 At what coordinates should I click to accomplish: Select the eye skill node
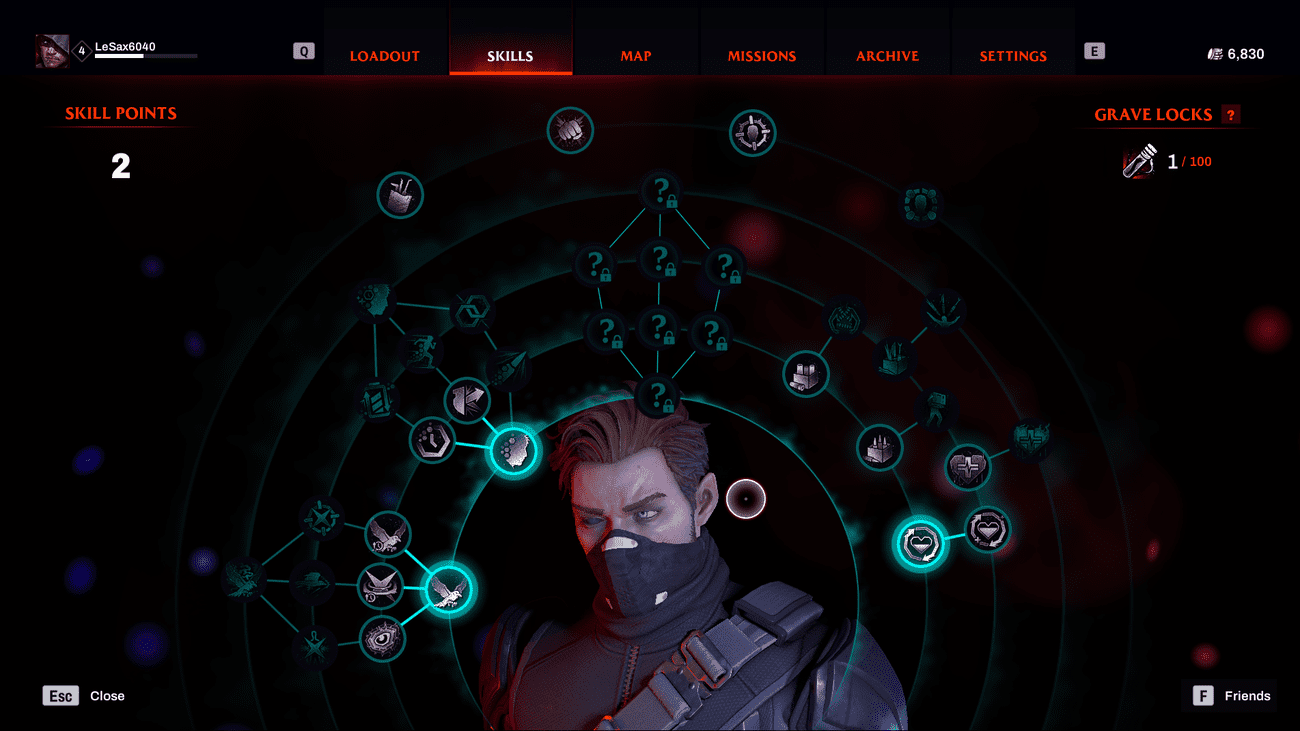click(382, 638)
